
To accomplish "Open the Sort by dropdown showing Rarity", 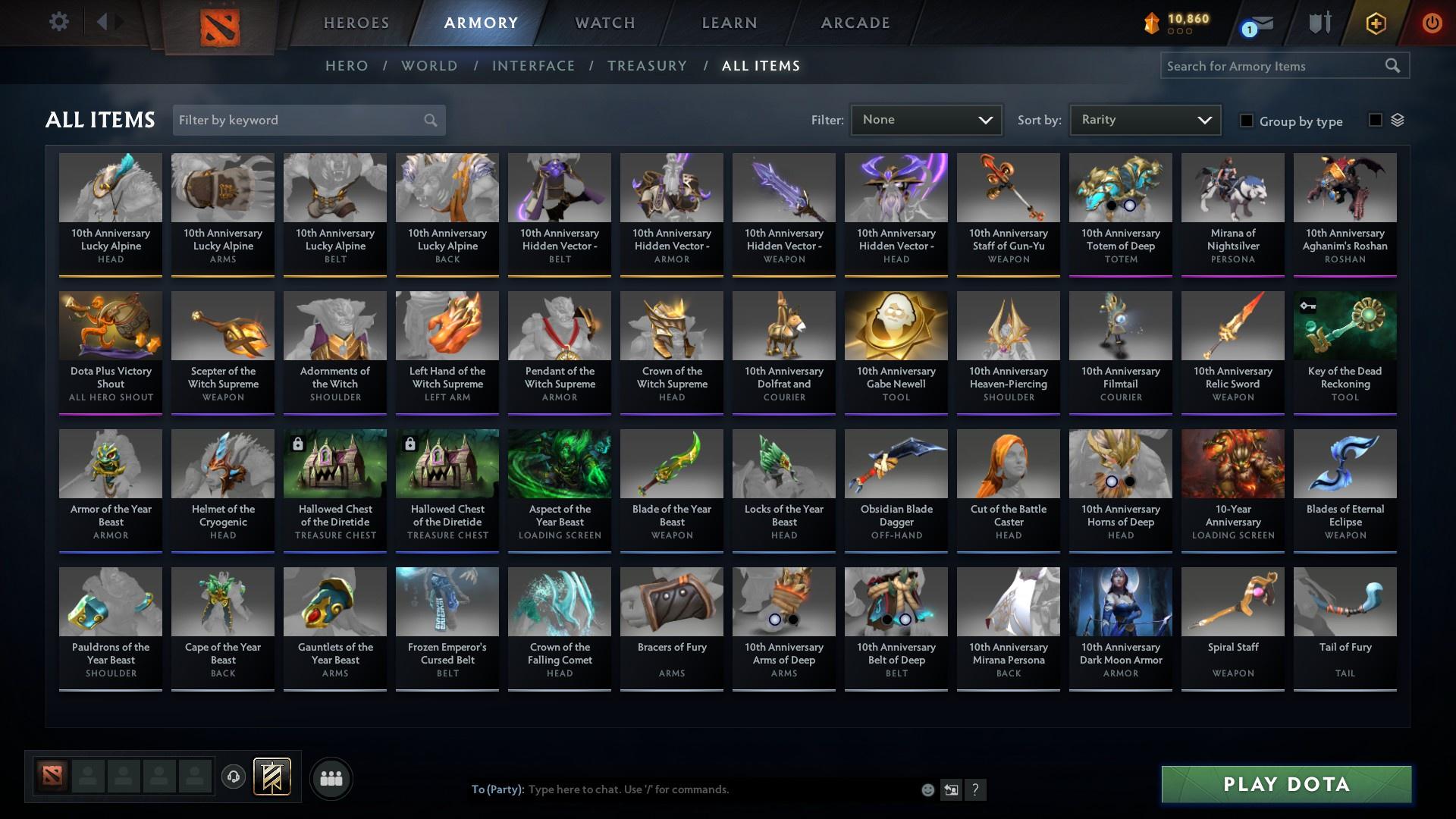I will point(1144,119).
